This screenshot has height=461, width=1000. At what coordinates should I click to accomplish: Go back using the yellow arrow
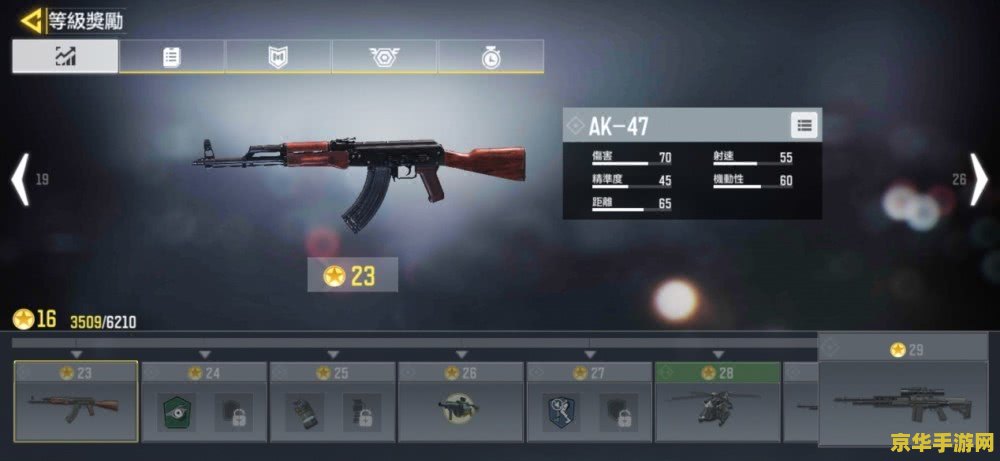(33, 19)
